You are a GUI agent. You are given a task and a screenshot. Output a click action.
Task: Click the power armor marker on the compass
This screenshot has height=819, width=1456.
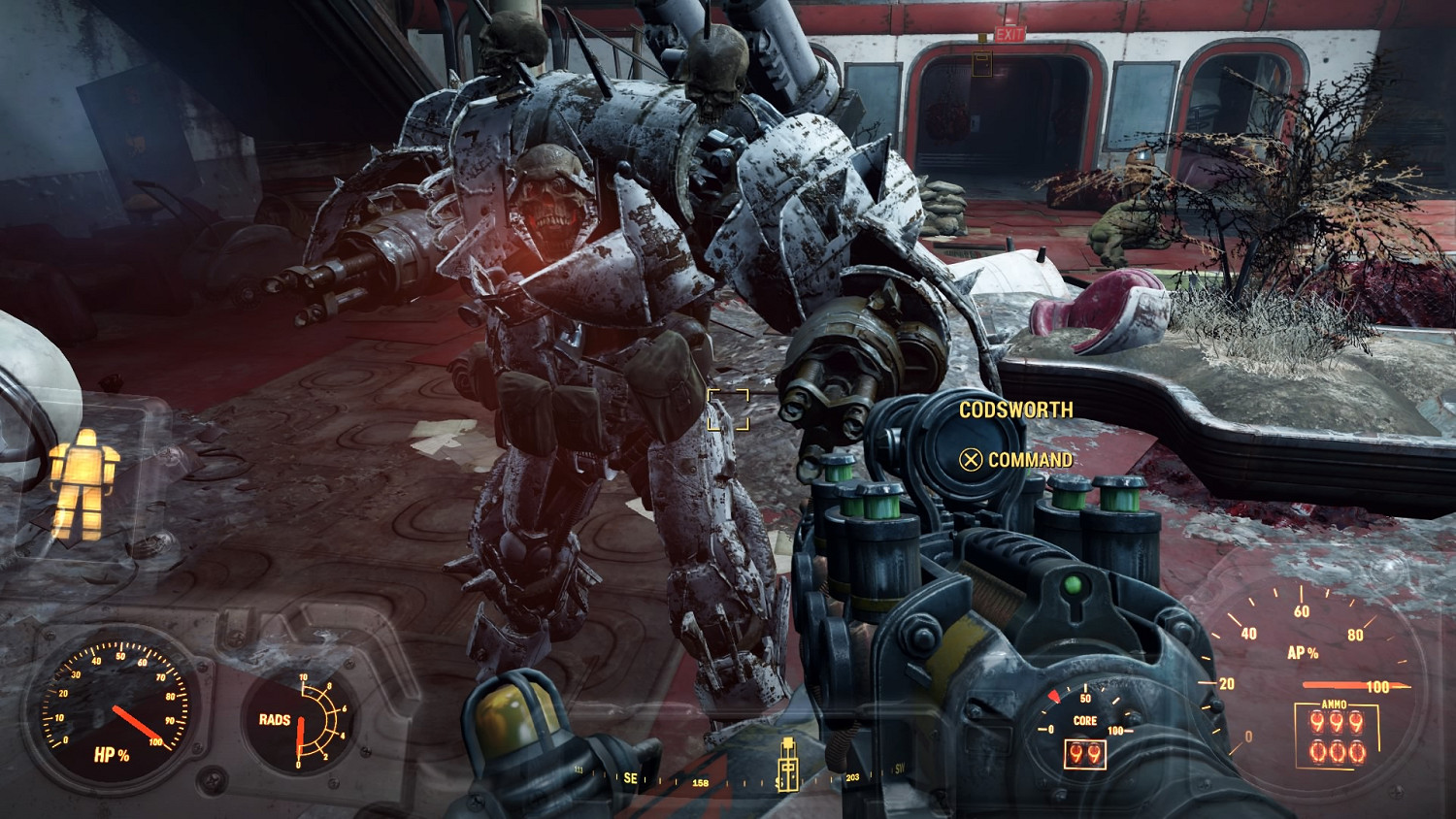[787, 765]
